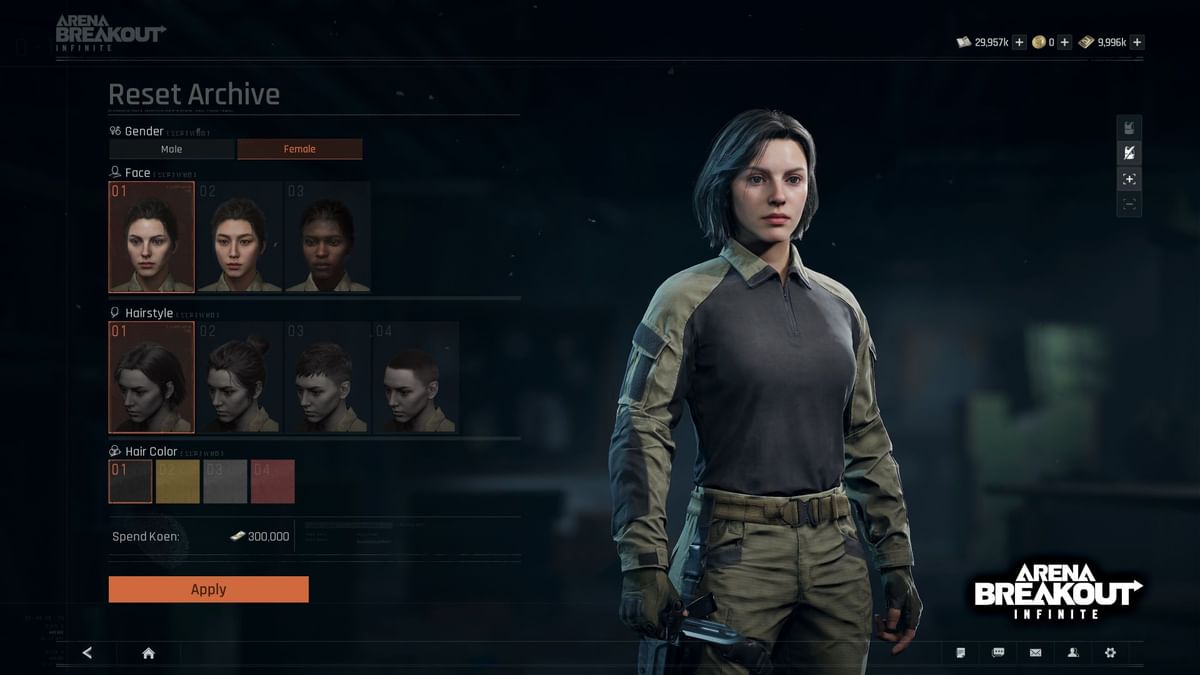Screen dimensions: 1200x675
Task: Select the gray hair color swatch
Action: [x=225, y=481]
